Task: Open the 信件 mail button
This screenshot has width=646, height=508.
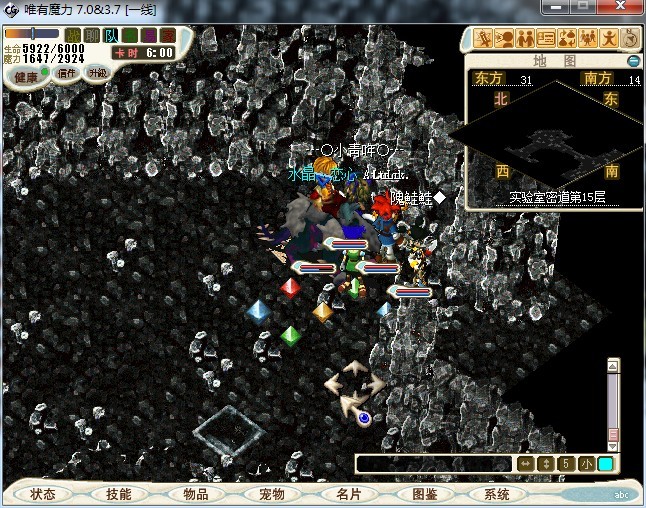Action: click(x=68, y=73)
